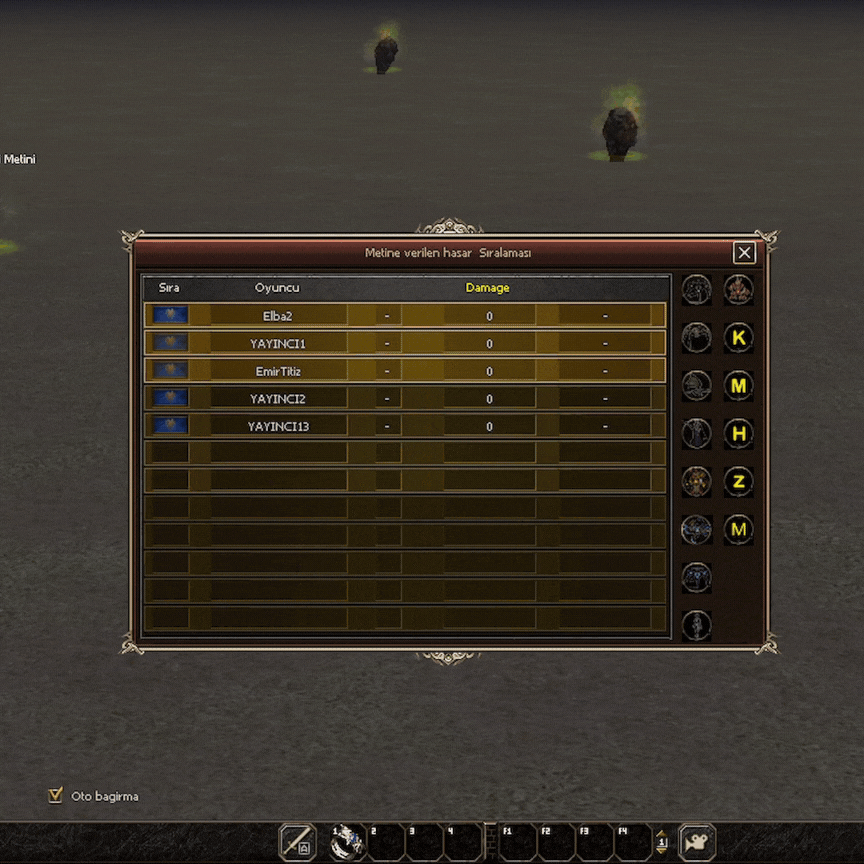Open the camera mode button
The width and height of the screenshot is (864, 864).
coord(697,842)
